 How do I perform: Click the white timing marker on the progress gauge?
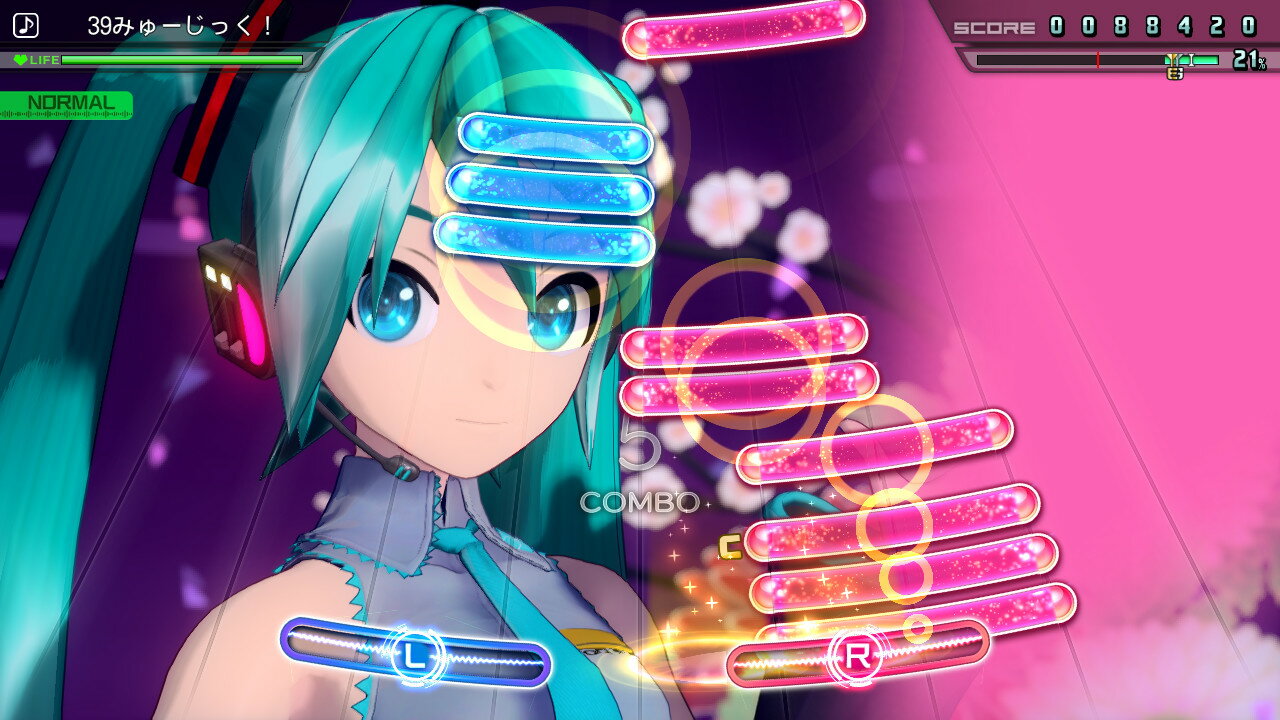(1191, 59)
